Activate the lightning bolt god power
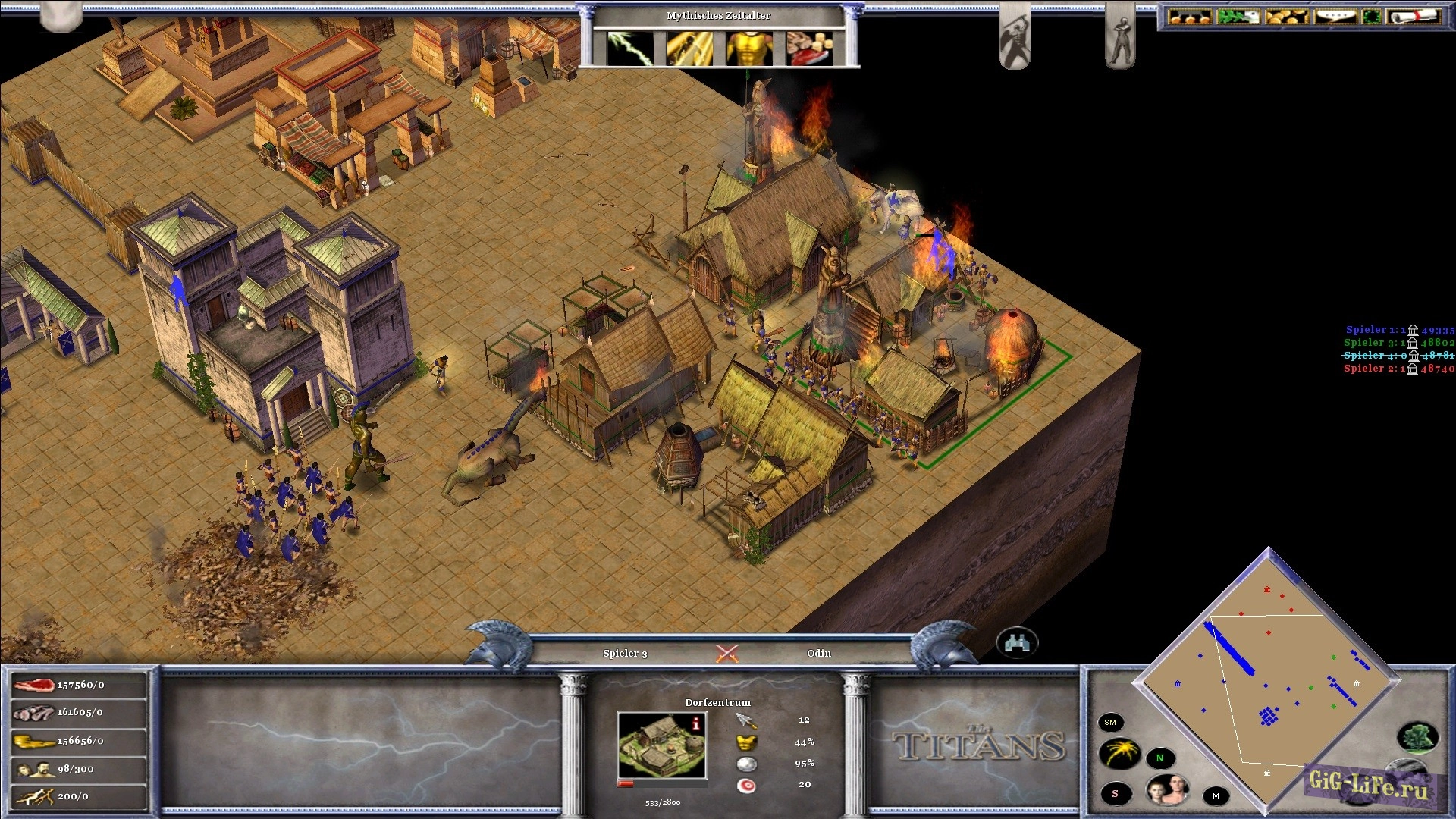The image size is (1456, 819). click(x=629, y=49)
